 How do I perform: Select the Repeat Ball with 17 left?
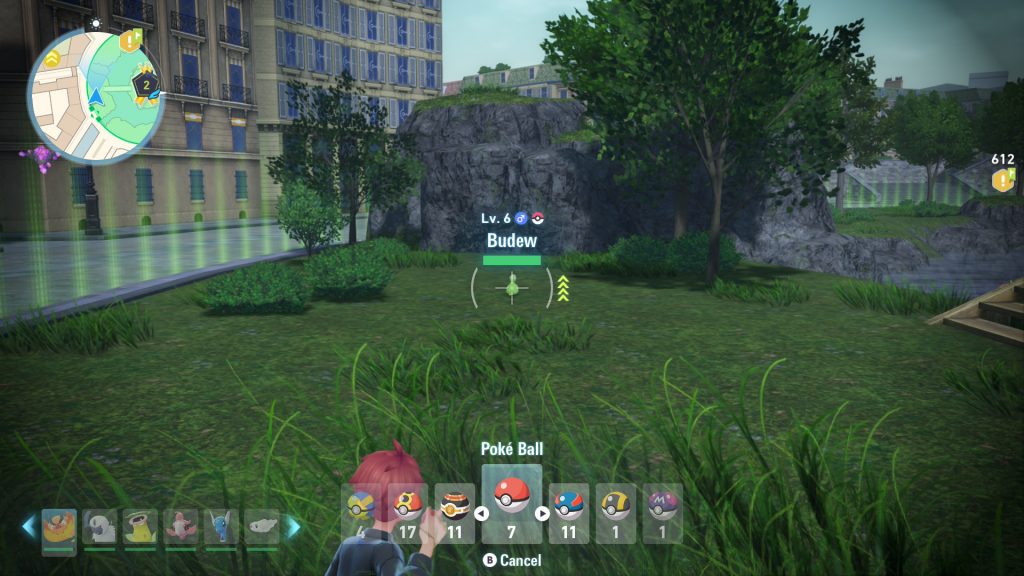(x=408, y=507)
